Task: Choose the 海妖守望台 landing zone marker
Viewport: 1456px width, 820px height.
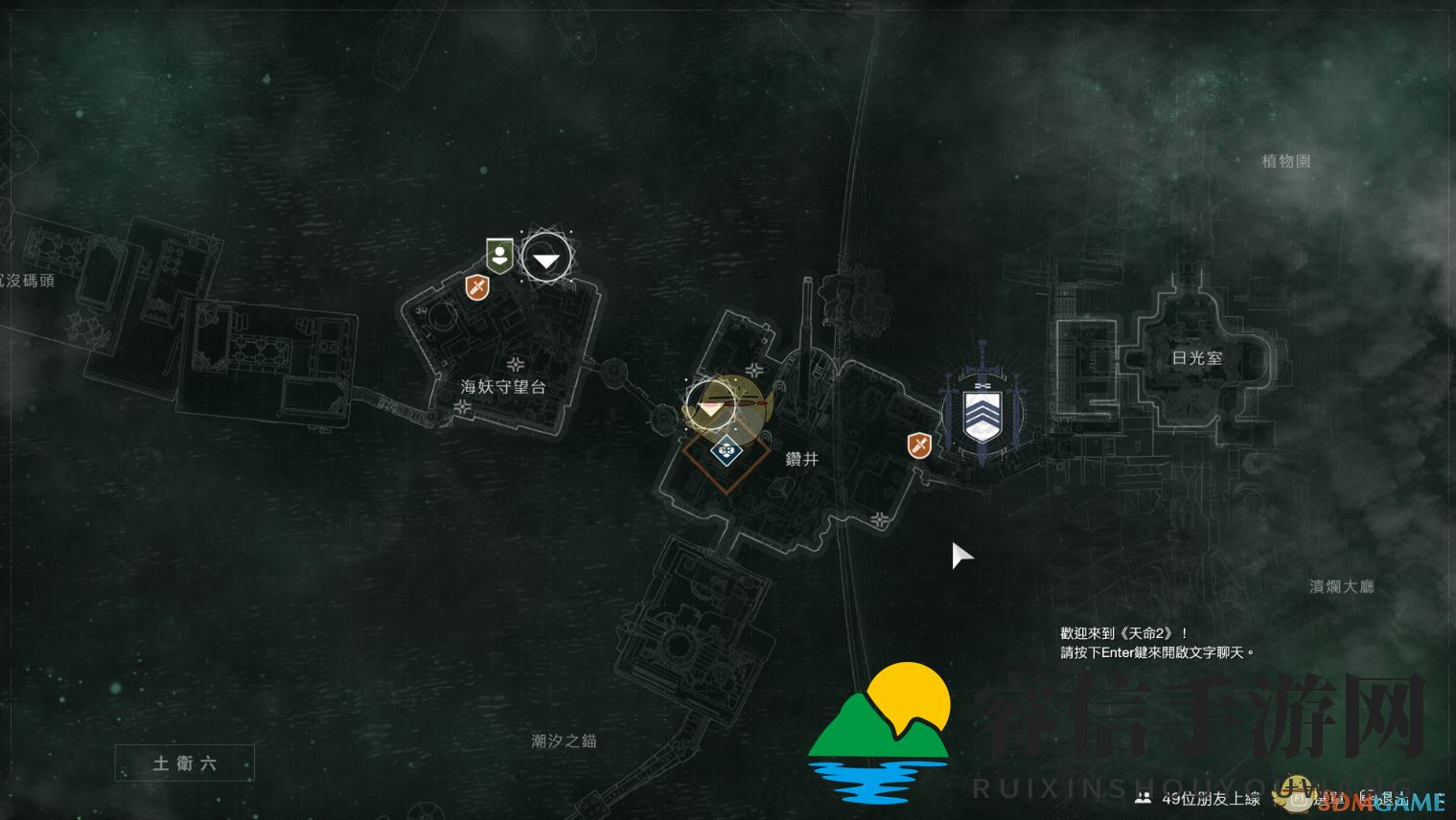Action: pos(546,258)
